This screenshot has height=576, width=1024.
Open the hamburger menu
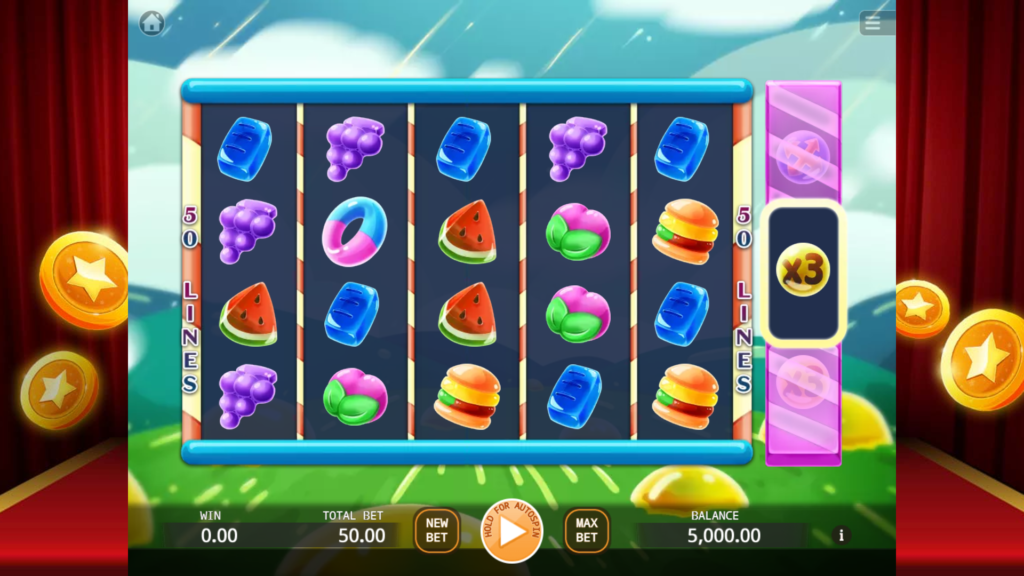pos(877,23)
